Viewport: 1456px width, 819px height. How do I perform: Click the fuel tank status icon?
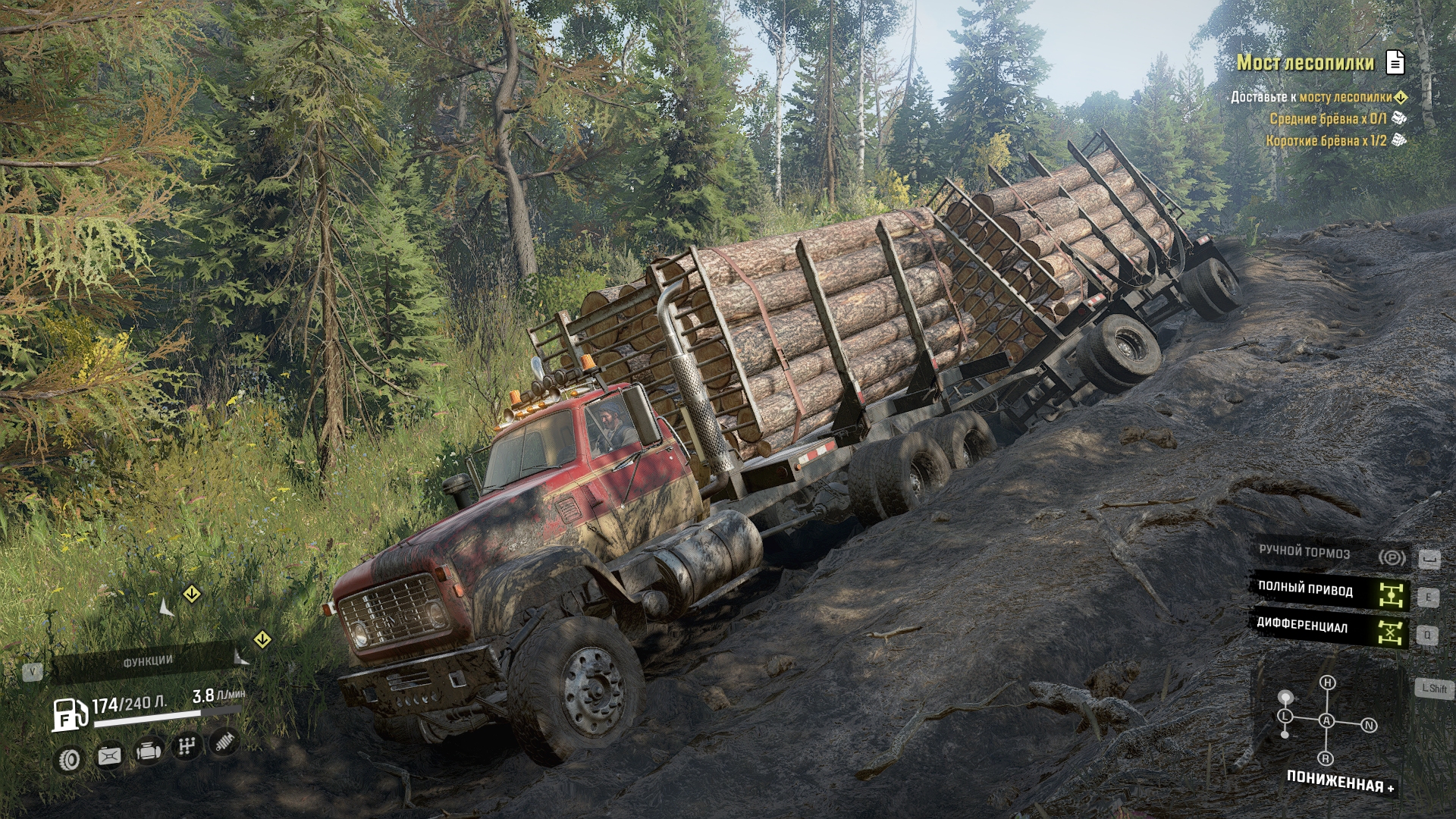pos(110,756)
